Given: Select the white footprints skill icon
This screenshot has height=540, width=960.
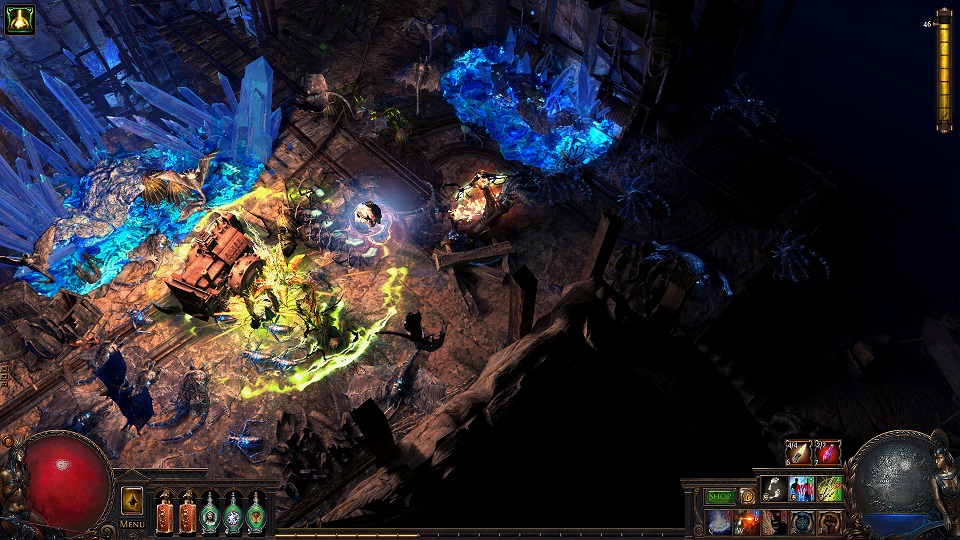Looking at the screenshot, I should pyautogui.click(x=774, y=488).
